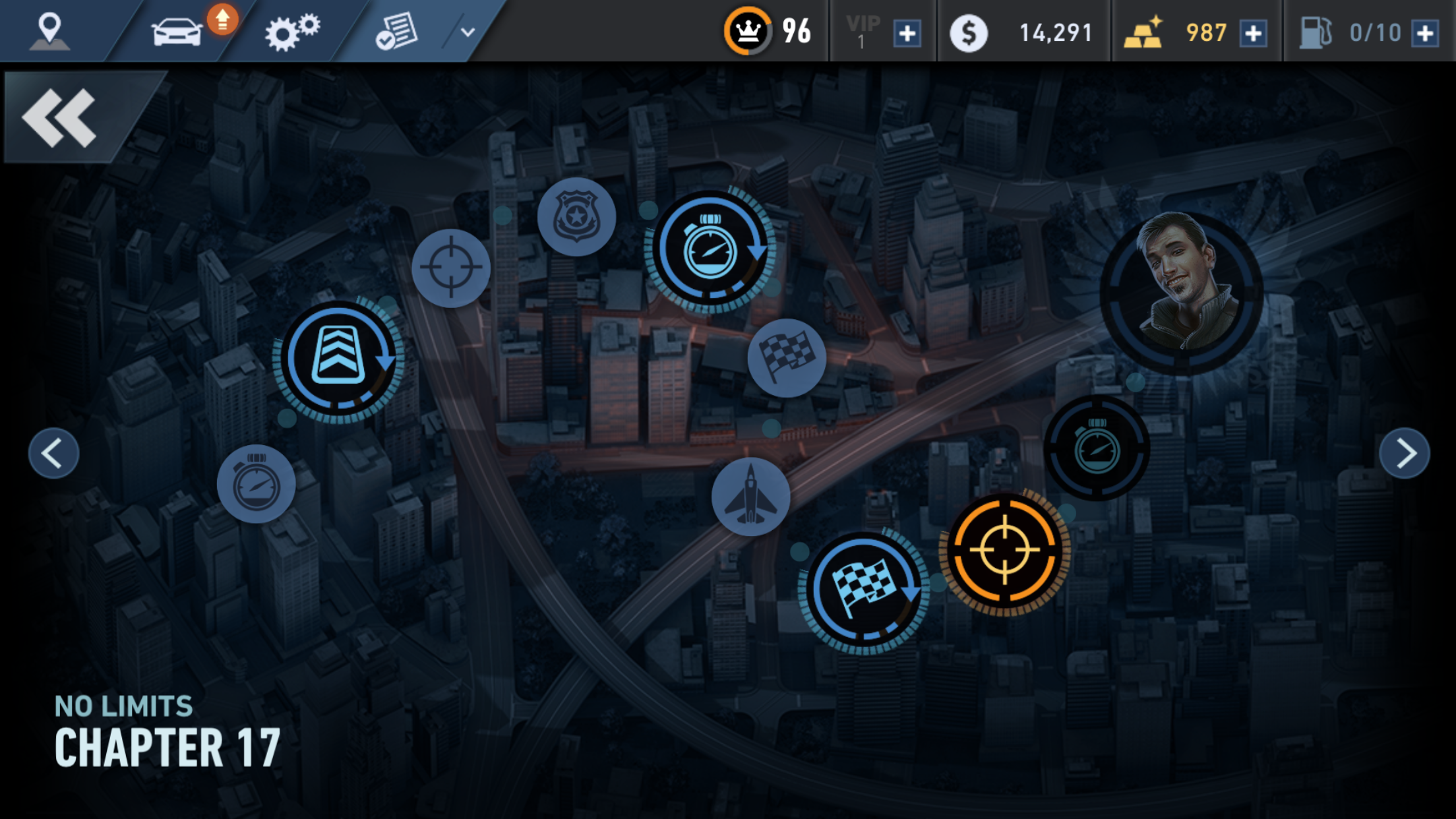Choose the grey crosshair event marker
1456x819 pixels.
pos(451,268)
